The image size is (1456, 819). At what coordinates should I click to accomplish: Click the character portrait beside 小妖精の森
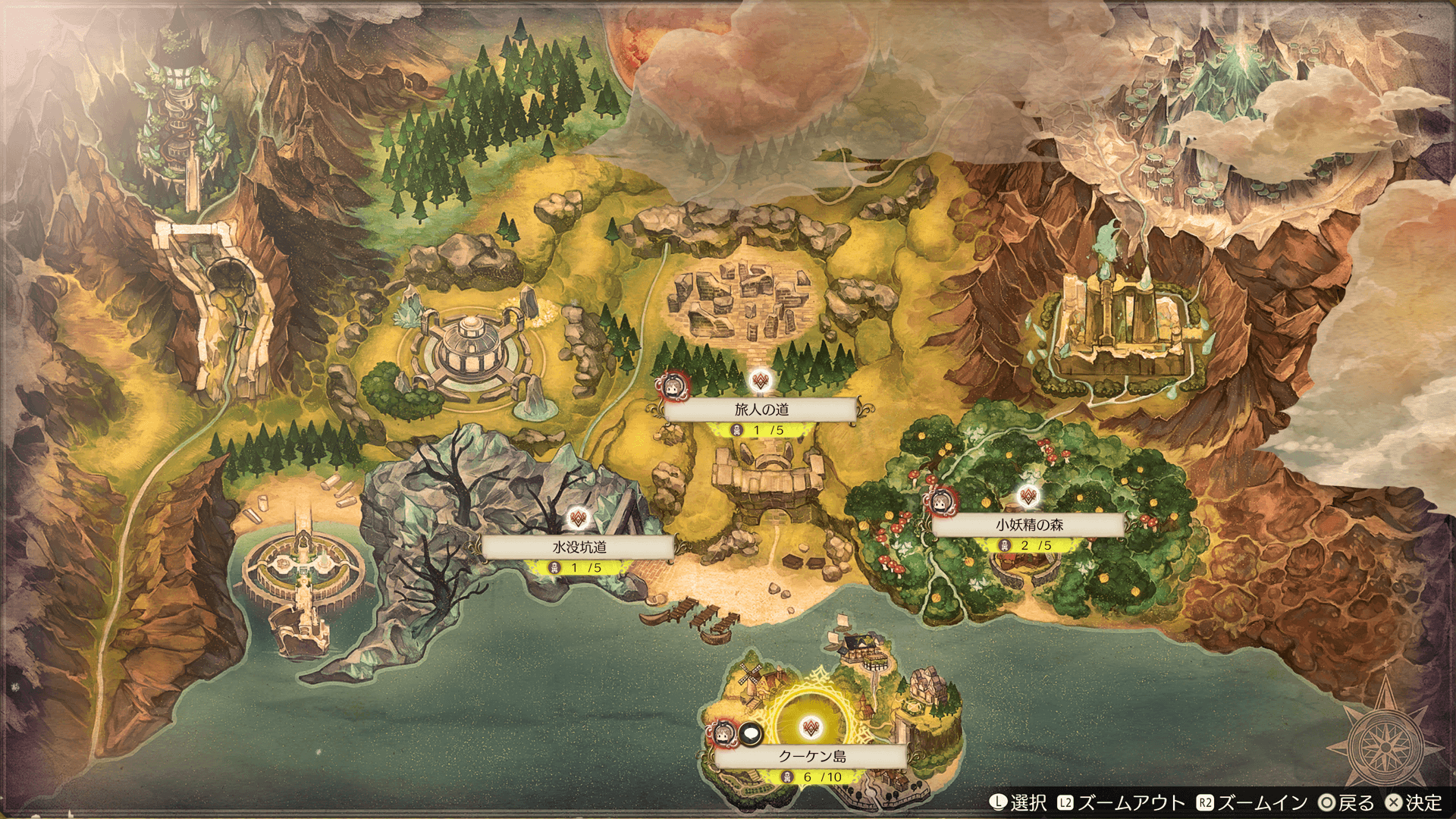point(942,500)
